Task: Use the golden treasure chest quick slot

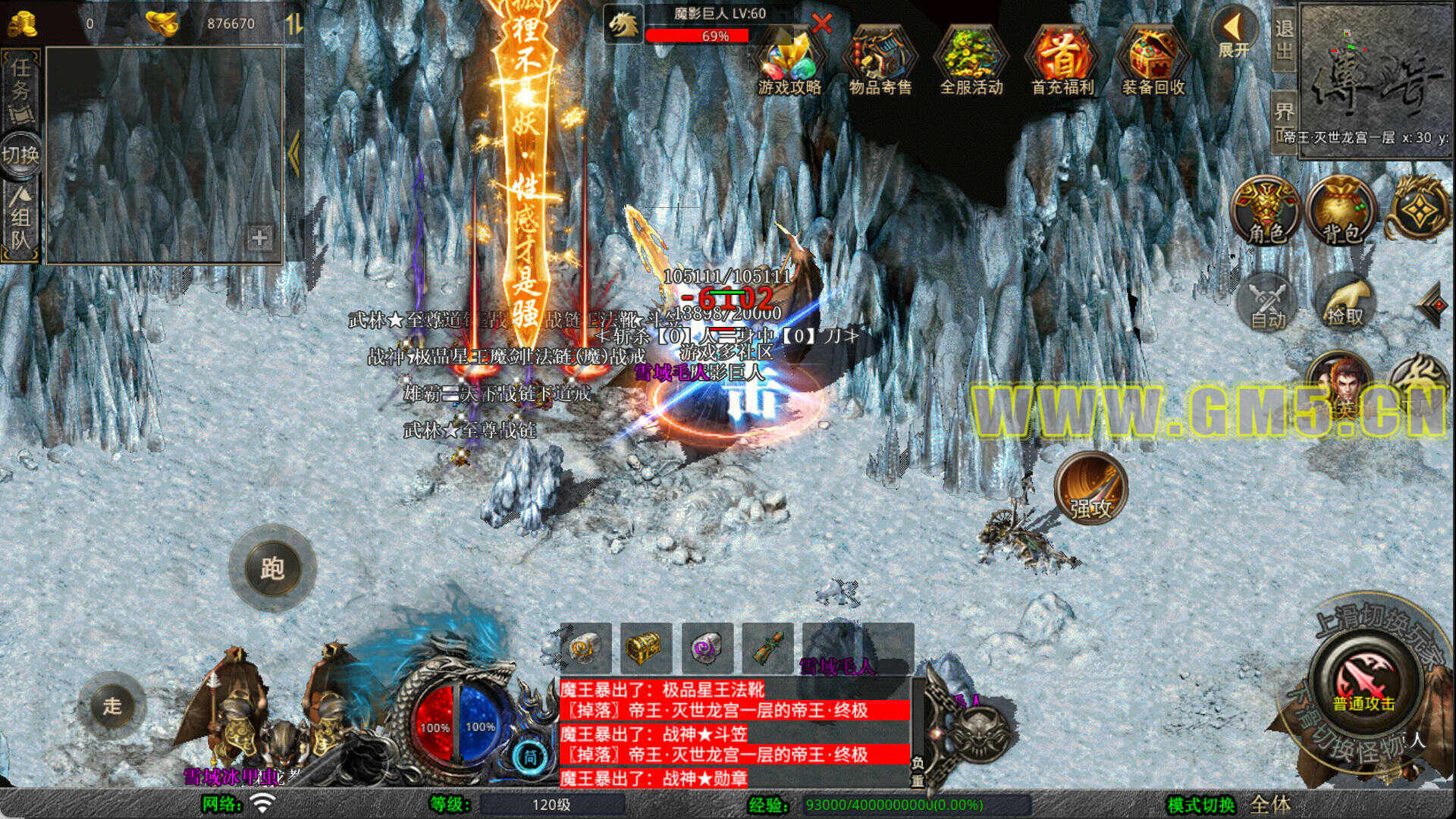Action: tap(645, 648)
